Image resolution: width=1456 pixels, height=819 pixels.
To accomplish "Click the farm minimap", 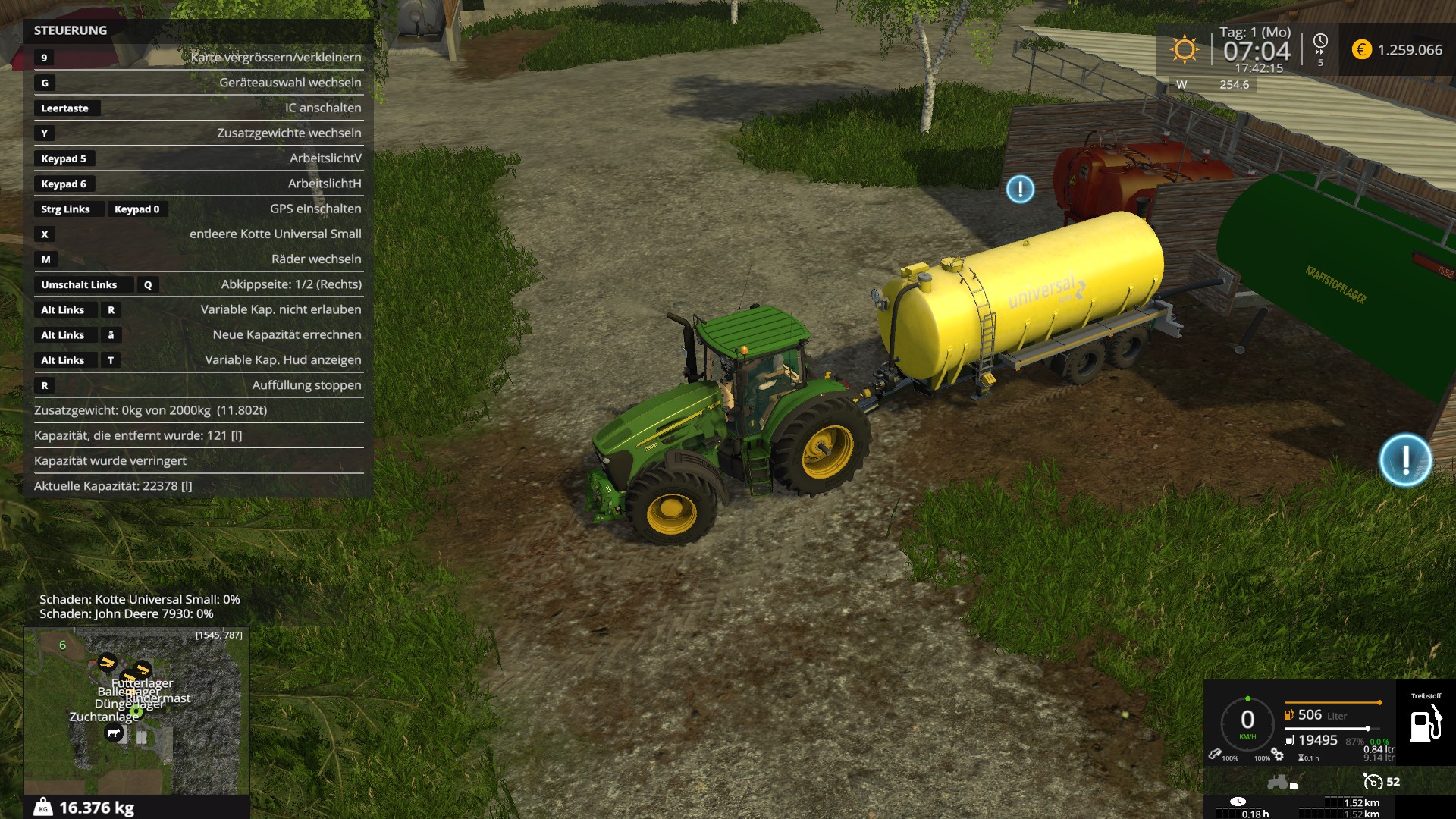I will coord(136,710).
